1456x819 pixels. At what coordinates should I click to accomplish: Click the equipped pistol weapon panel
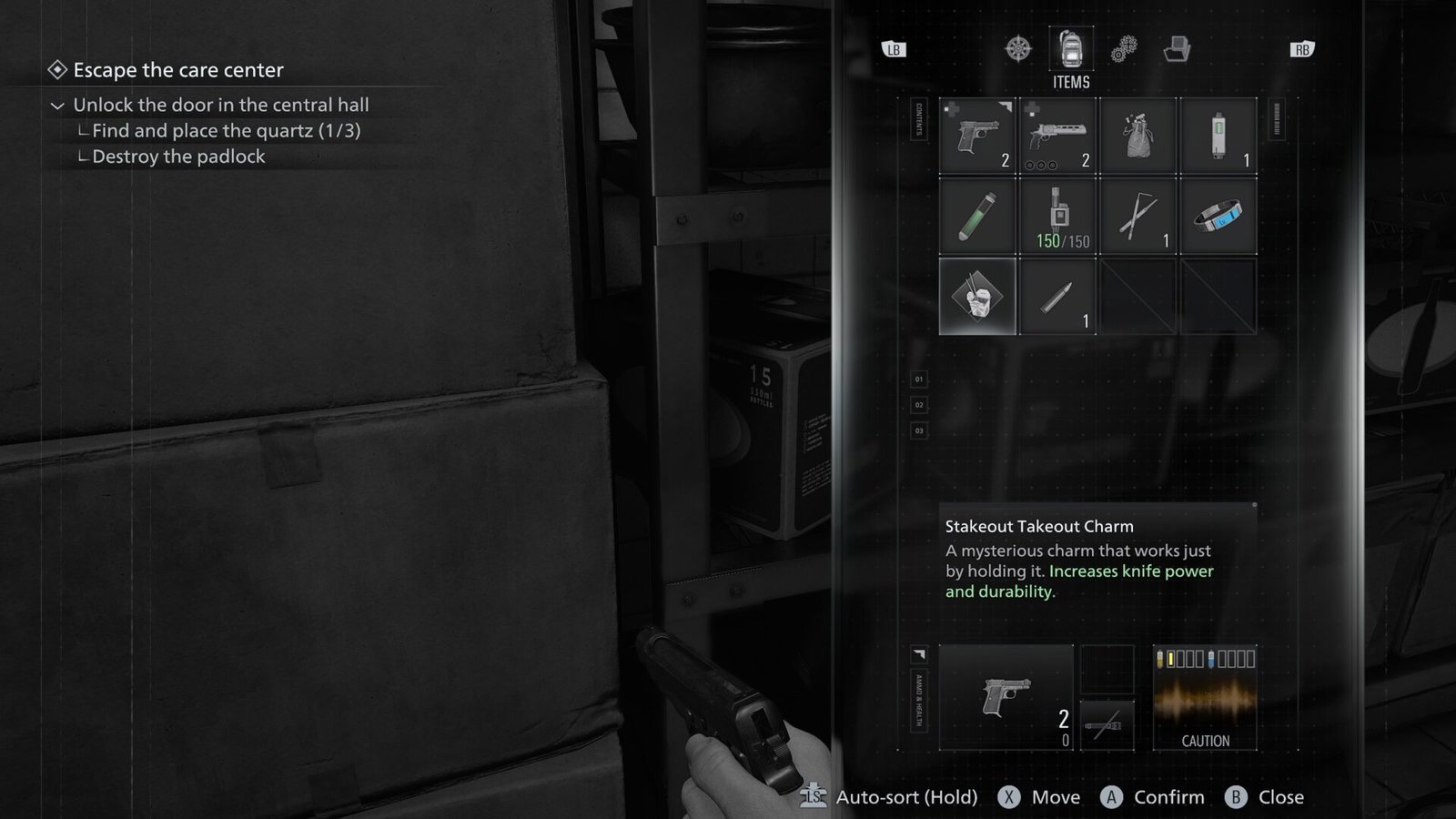coord(1006,697)
